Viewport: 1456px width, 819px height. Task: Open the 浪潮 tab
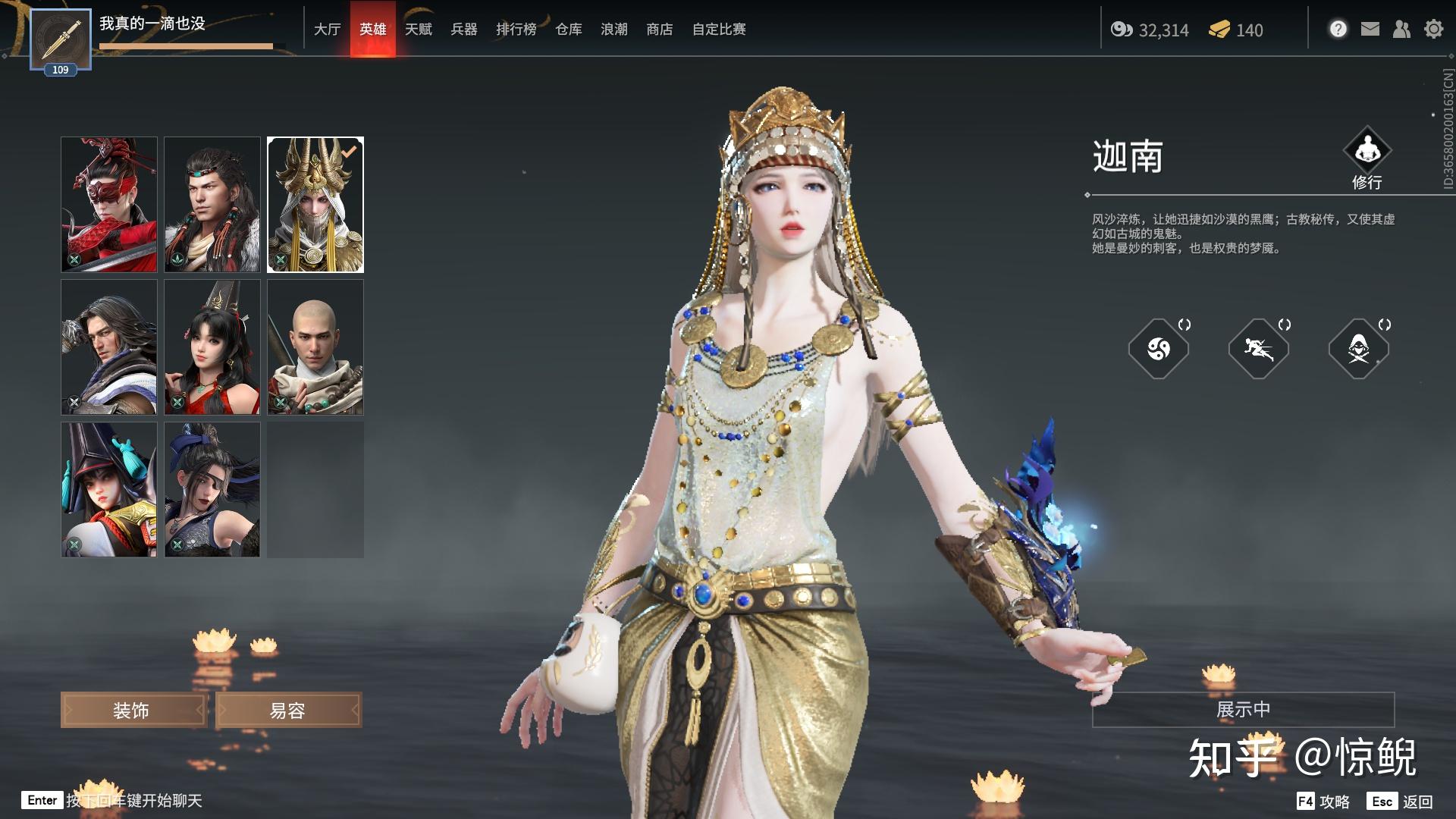click(613, 30)
